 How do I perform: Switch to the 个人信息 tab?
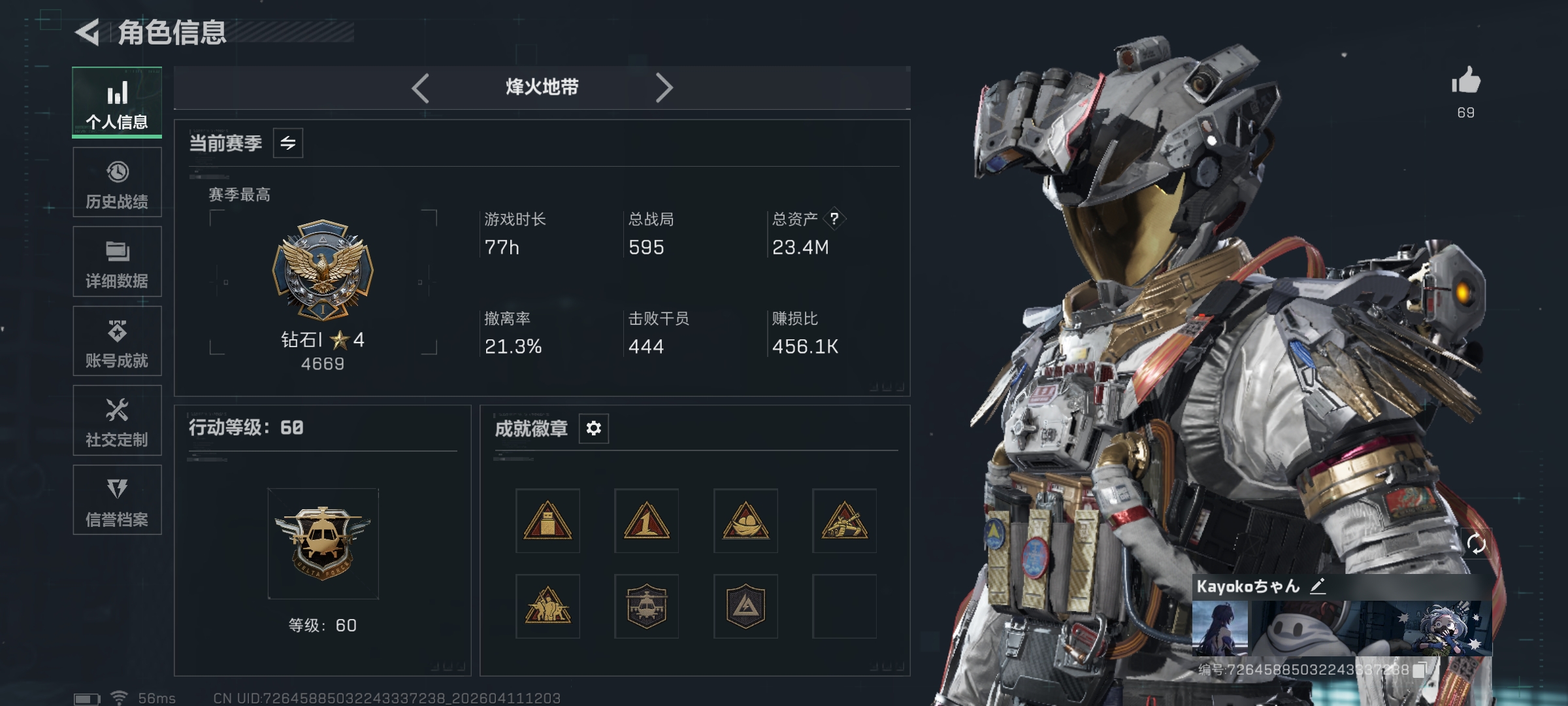click(117, 103)
